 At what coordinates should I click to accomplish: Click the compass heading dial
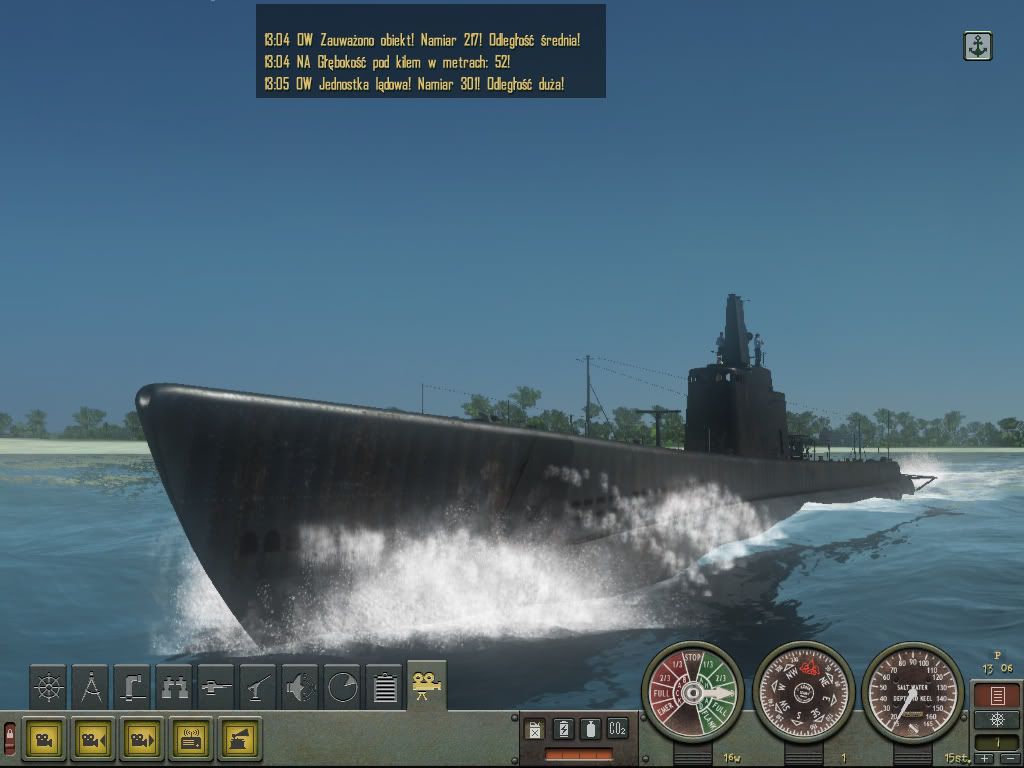point(803,691)
